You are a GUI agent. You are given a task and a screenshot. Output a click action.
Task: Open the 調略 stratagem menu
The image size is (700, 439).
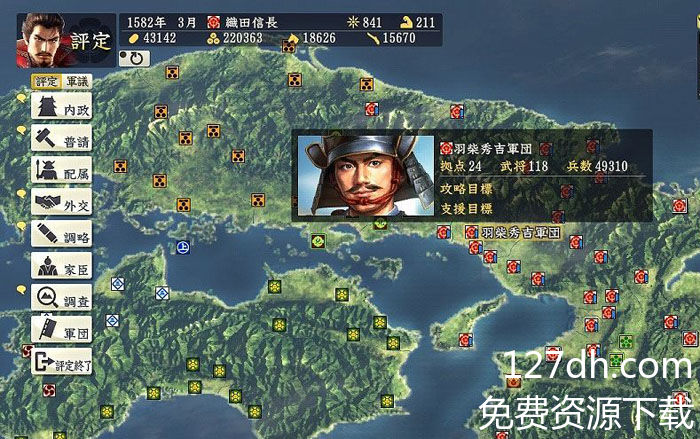pos(62,236)
